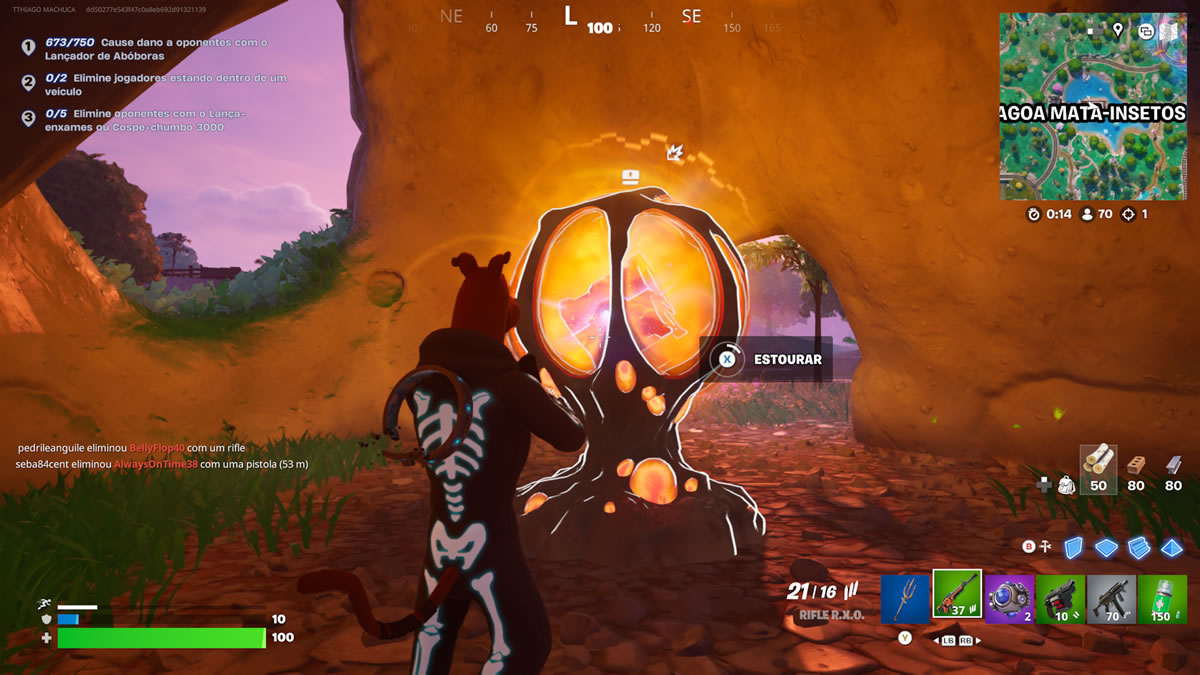Select the brick material icon
Image resolution: width=1200 pixels, height=675 pixels.
pyautogui.click(x=1135, y=465)
